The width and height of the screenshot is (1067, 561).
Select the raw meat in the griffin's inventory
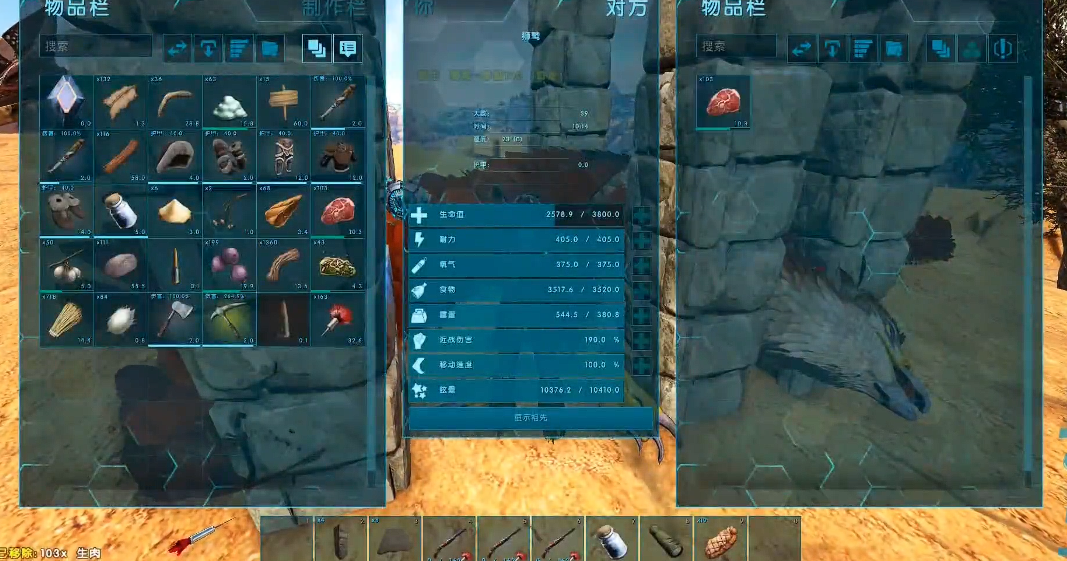[723, 102]
